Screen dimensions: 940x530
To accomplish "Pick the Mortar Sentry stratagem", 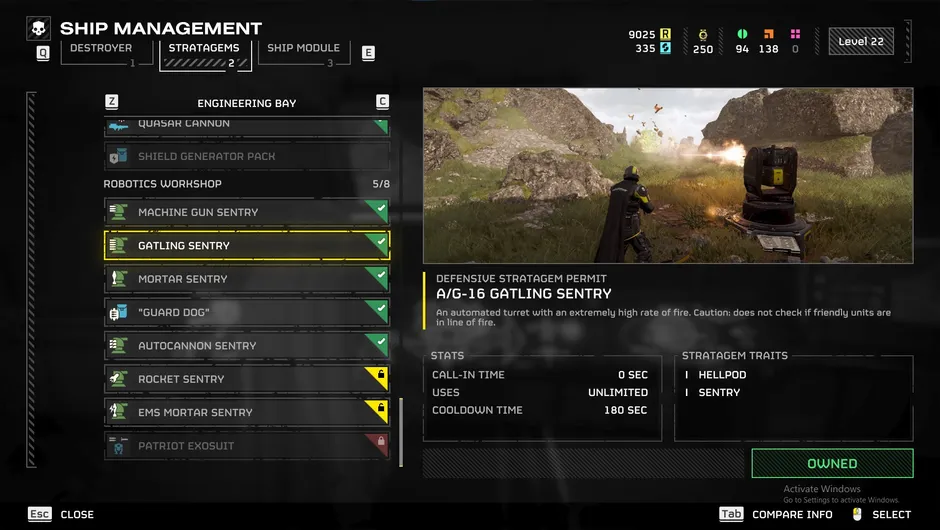I will pyautogui.click(x=246, y=279).
